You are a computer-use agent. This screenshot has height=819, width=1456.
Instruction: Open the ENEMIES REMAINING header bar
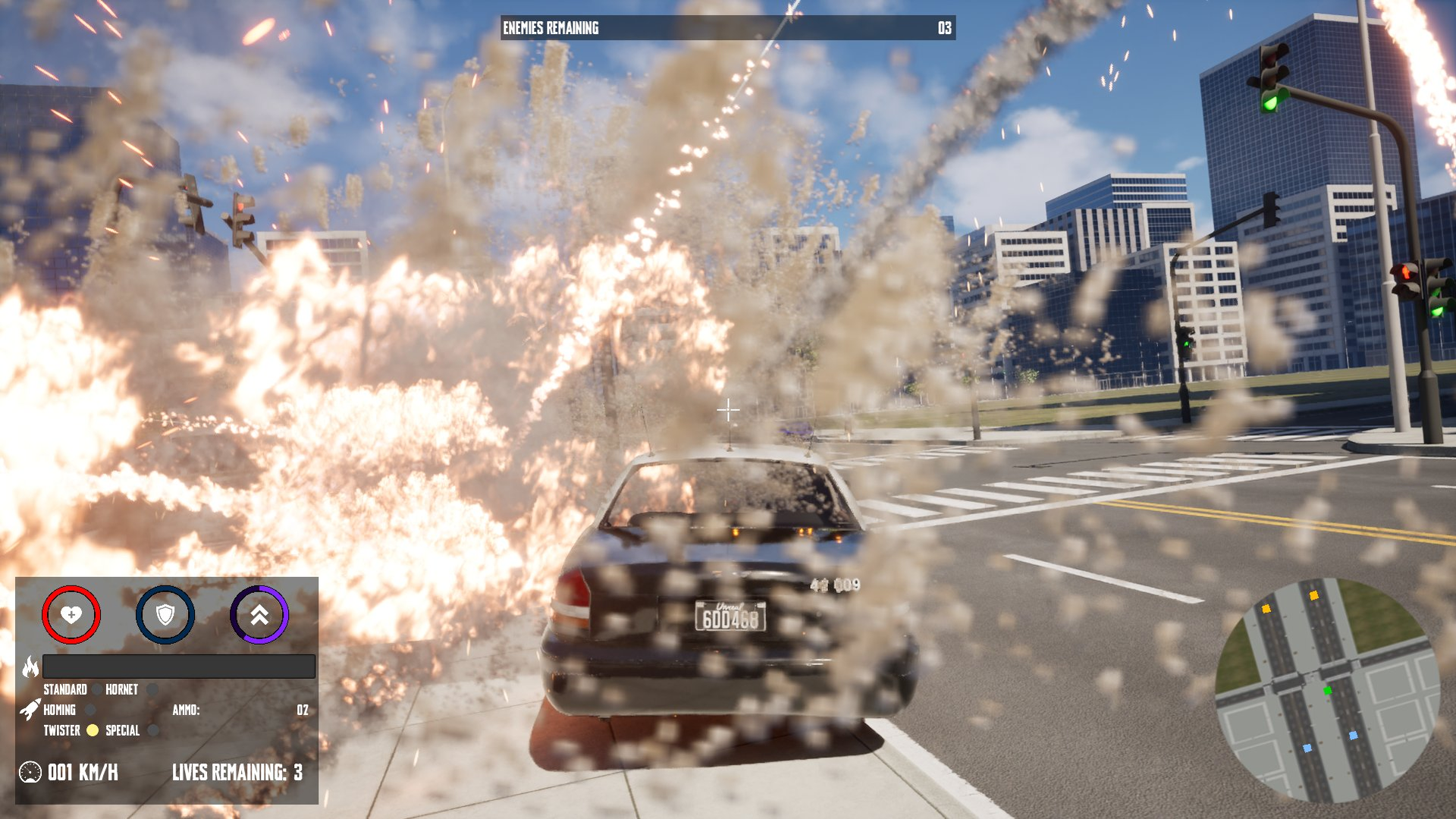click(x=550, y=28)
